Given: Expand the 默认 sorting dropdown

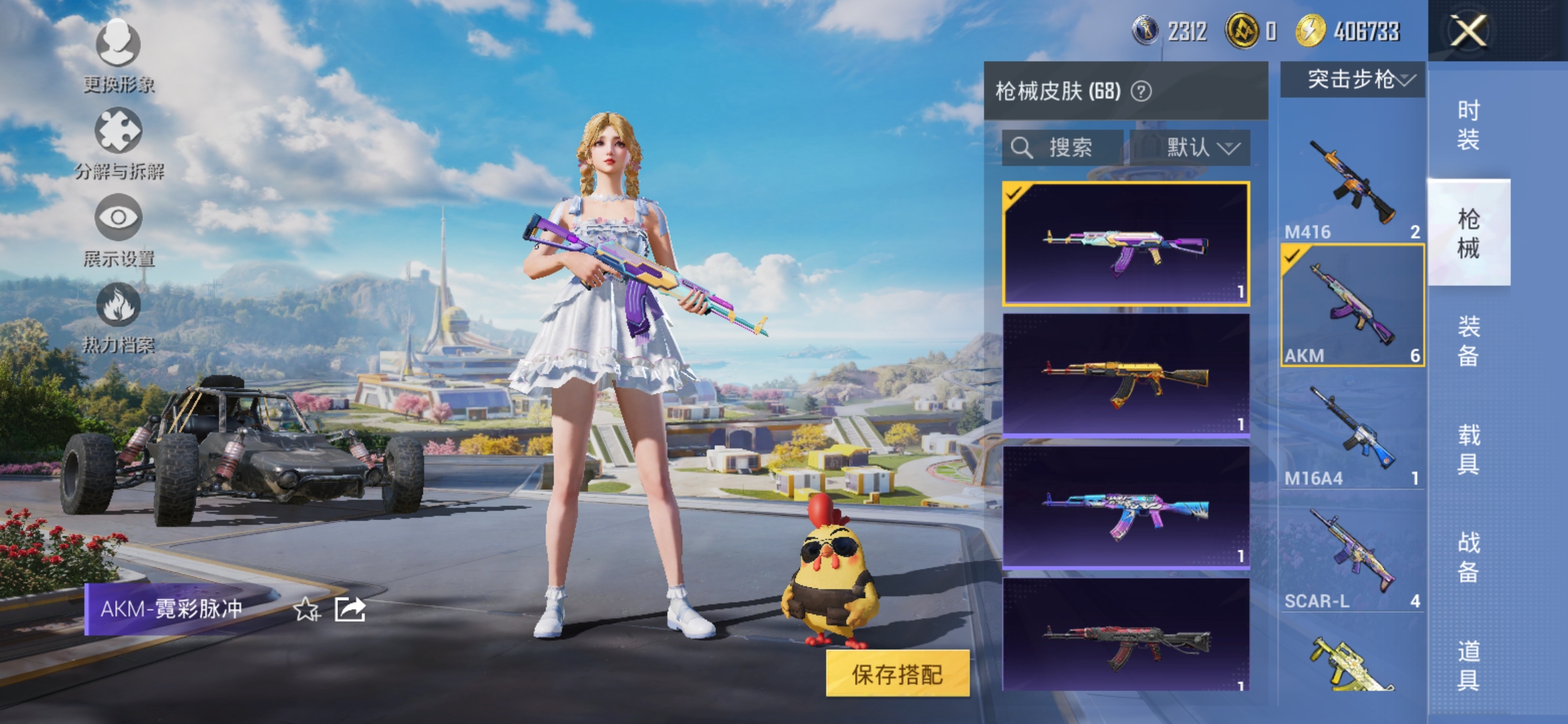Looking at the screenshot, I should pyautogui.click(x=1199, y=147).
